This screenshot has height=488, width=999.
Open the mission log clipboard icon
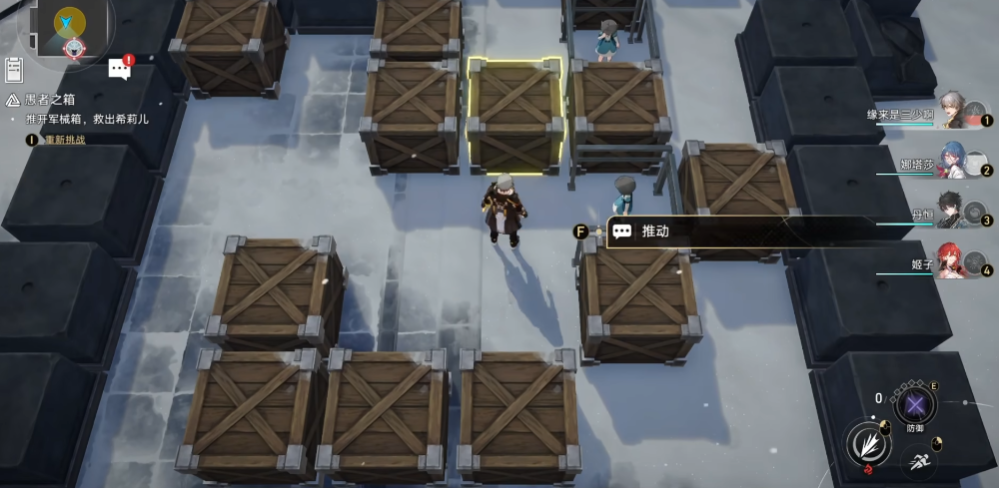[x=14, y=69]
